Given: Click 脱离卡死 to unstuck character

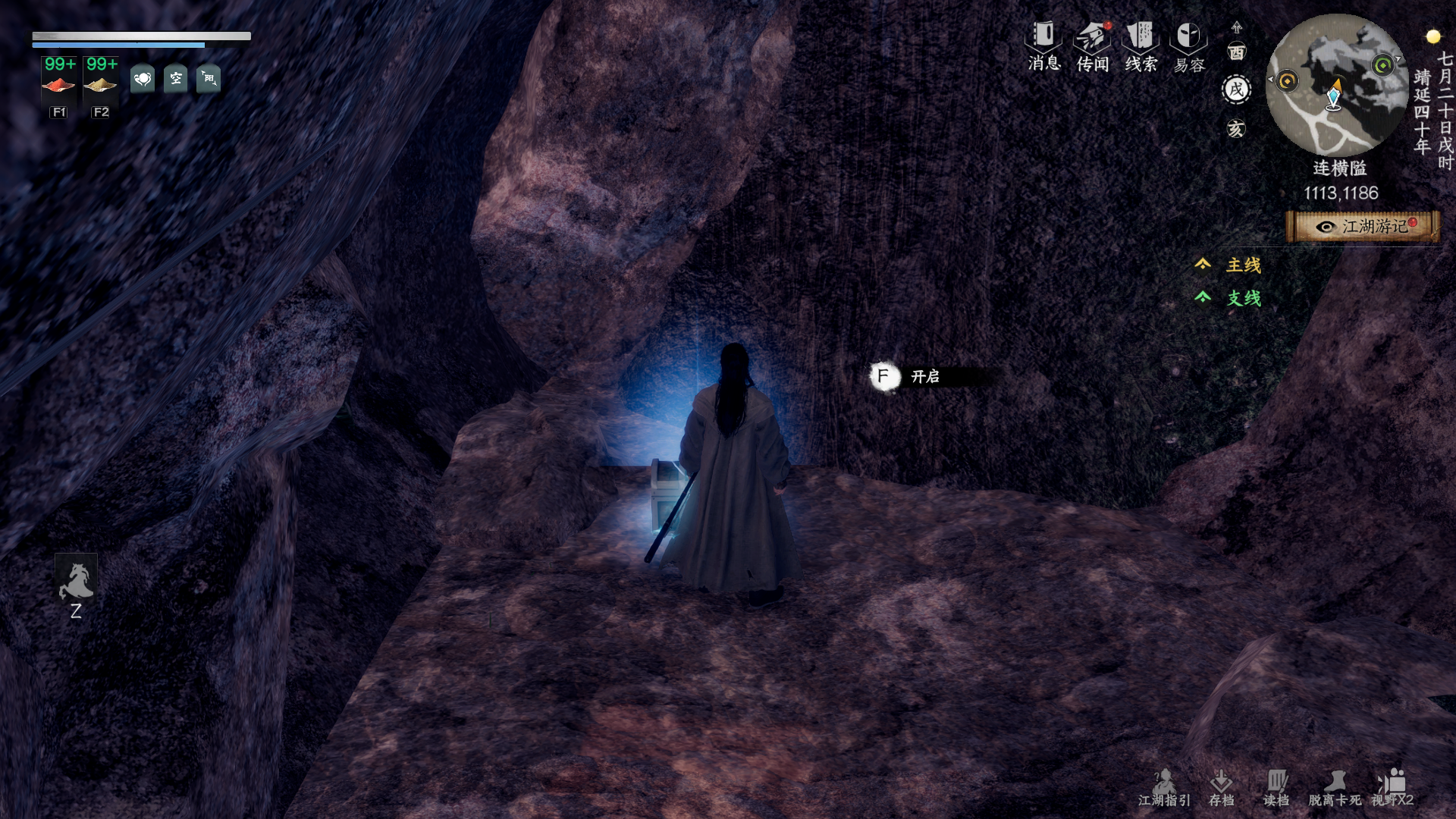Looking at the screenshot, I should pyautogui.click(x=1335, y=787).
